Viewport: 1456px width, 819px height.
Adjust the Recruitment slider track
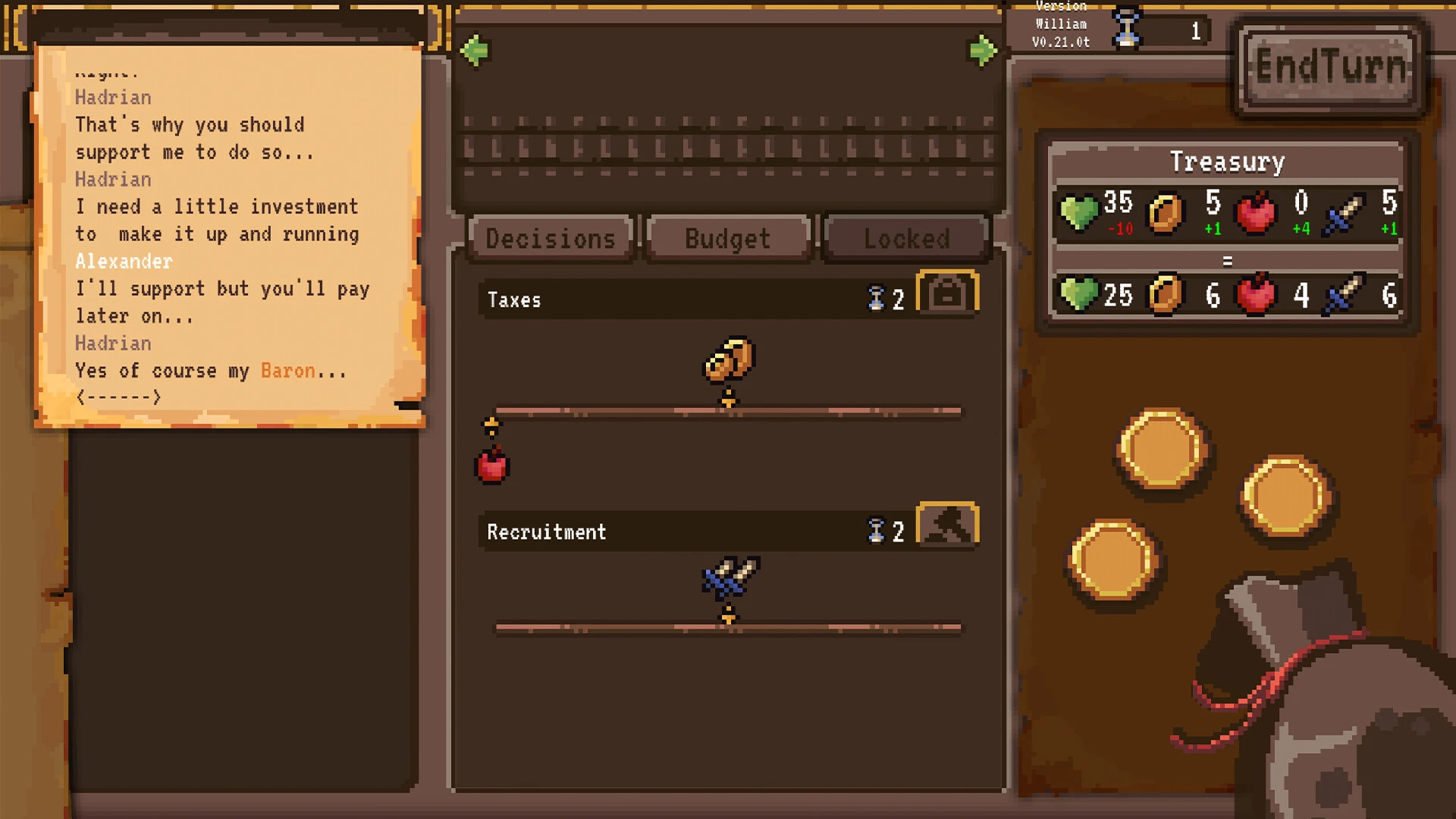[x=728, y=628]
